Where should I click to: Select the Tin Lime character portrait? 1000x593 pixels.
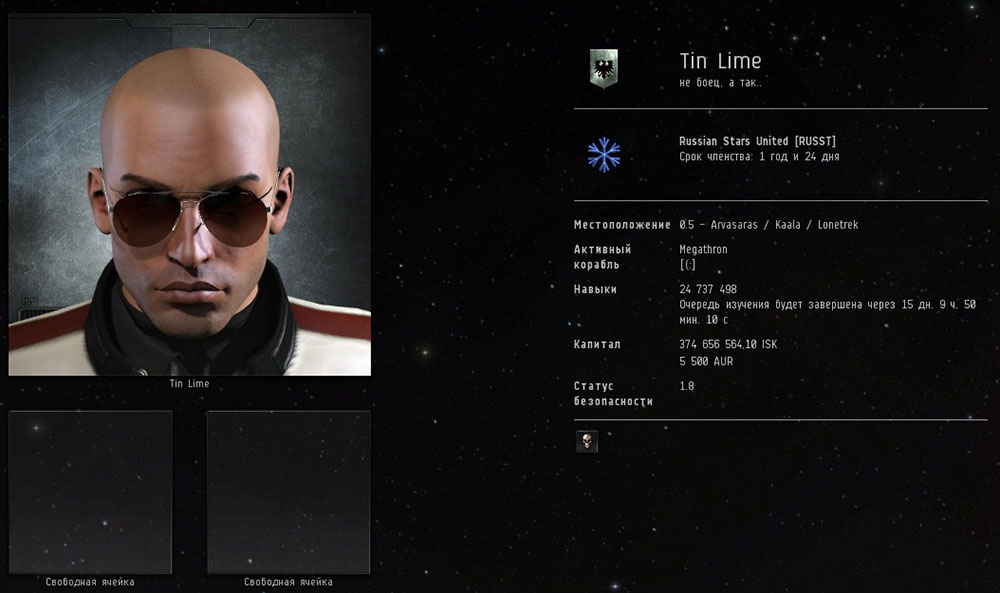(190, 195)
